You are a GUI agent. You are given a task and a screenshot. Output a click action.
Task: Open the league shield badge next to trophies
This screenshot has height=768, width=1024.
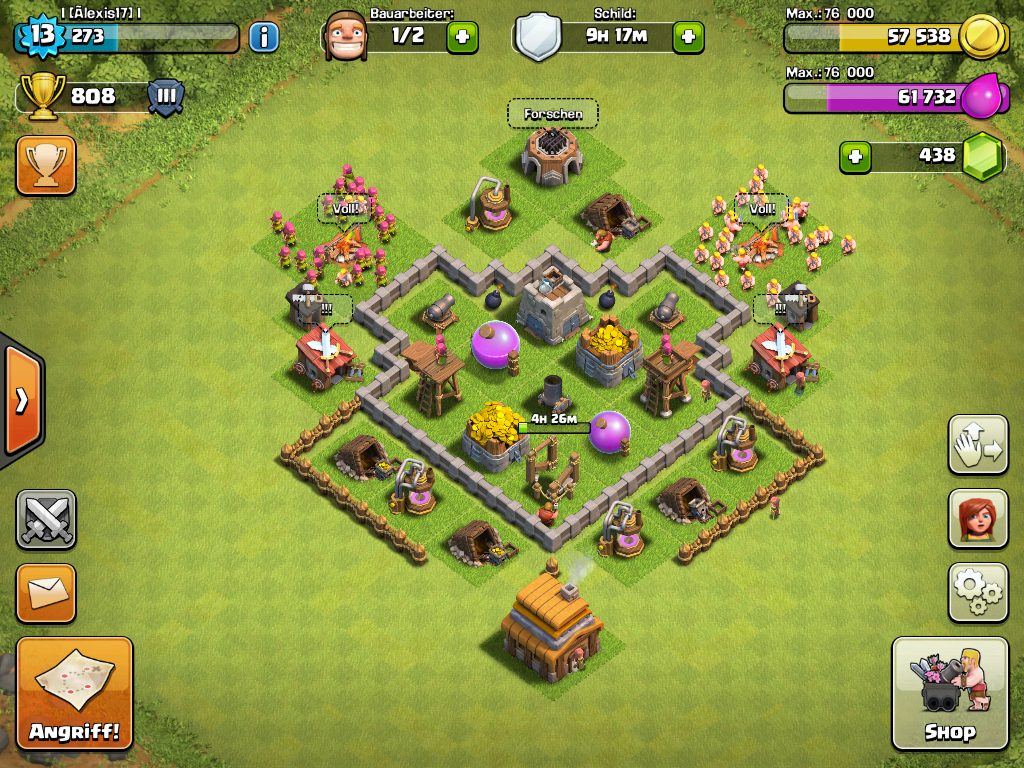(x=166, y=97)
